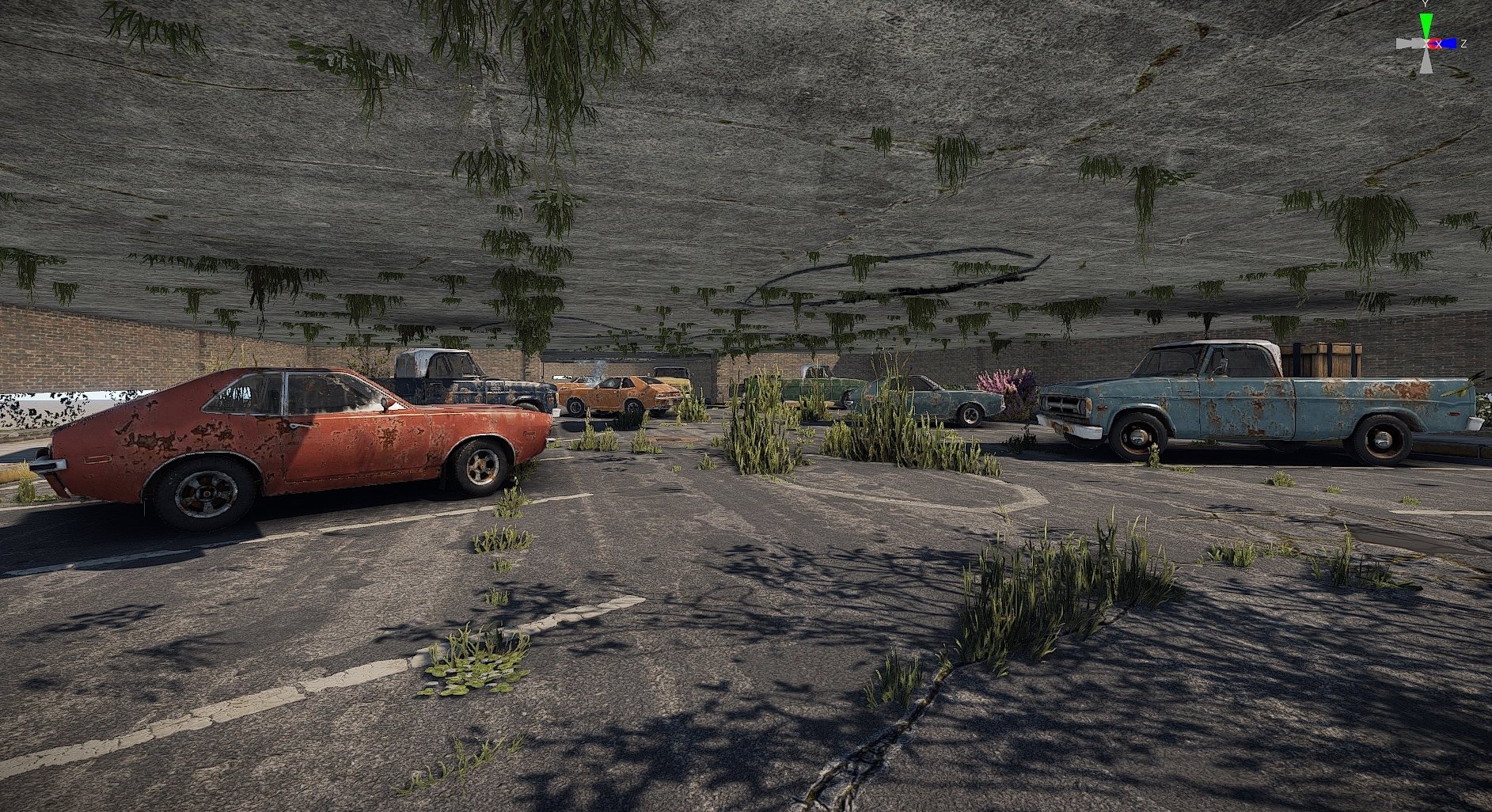Screen dimensions: 1492x812
Task: Select the blue Z axis cone on the gizmo
Action: 1448,44
